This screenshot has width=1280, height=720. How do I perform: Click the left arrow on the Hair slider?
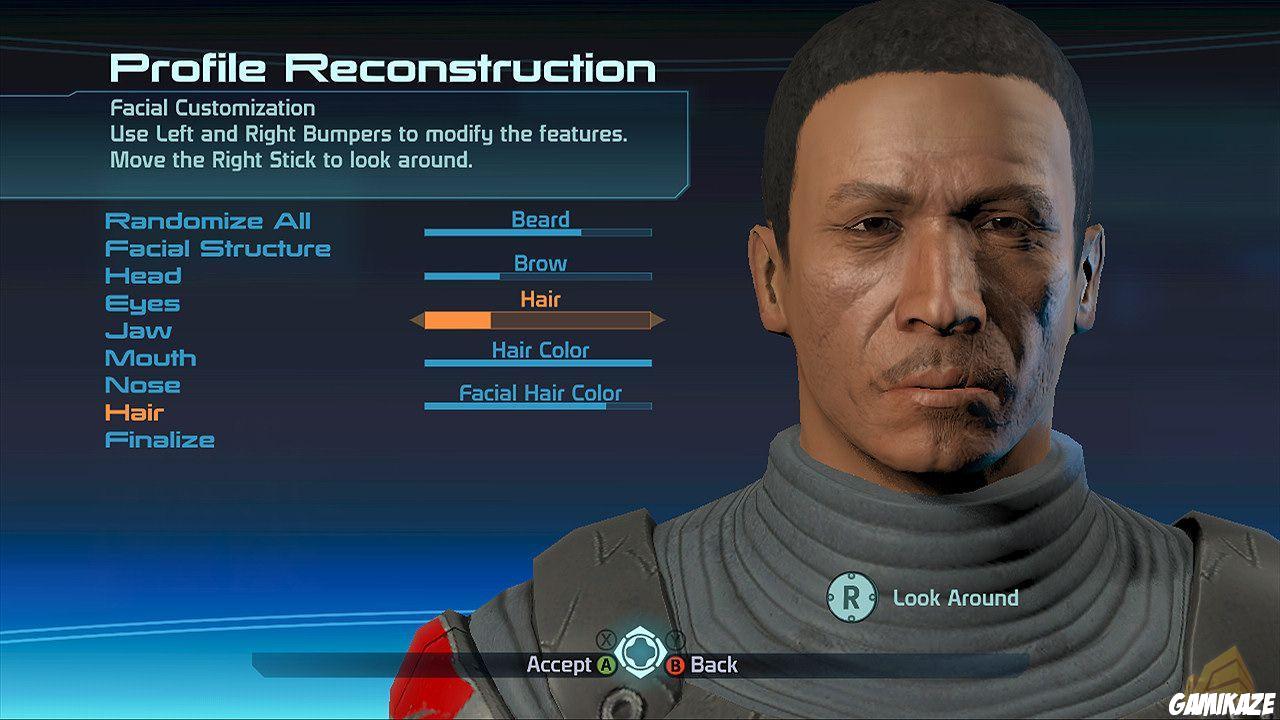pos(415,322)
